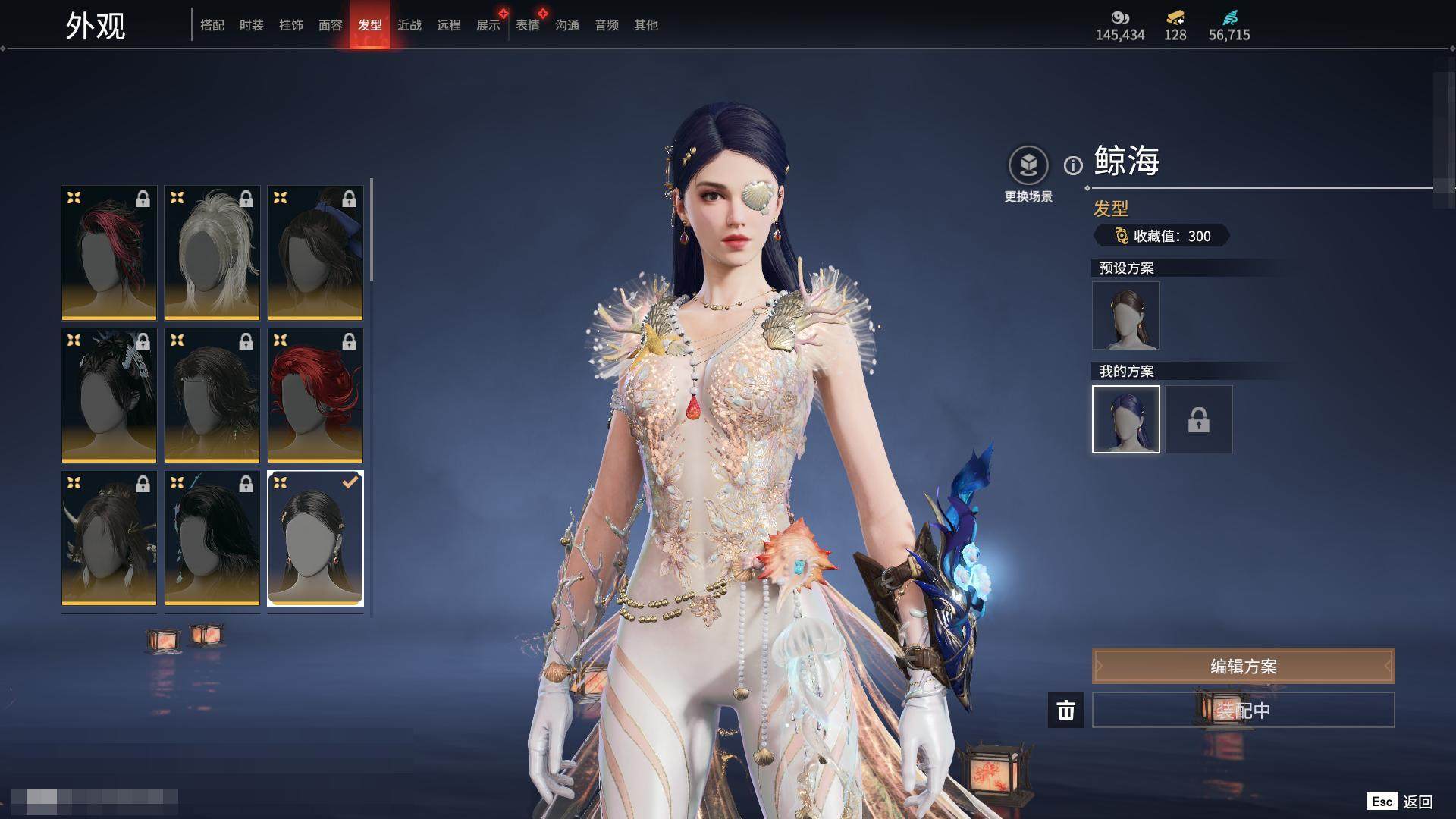
Task: Select the brown-haired 预设方案 preset thumbnail
Action: tap(1126, 315)
